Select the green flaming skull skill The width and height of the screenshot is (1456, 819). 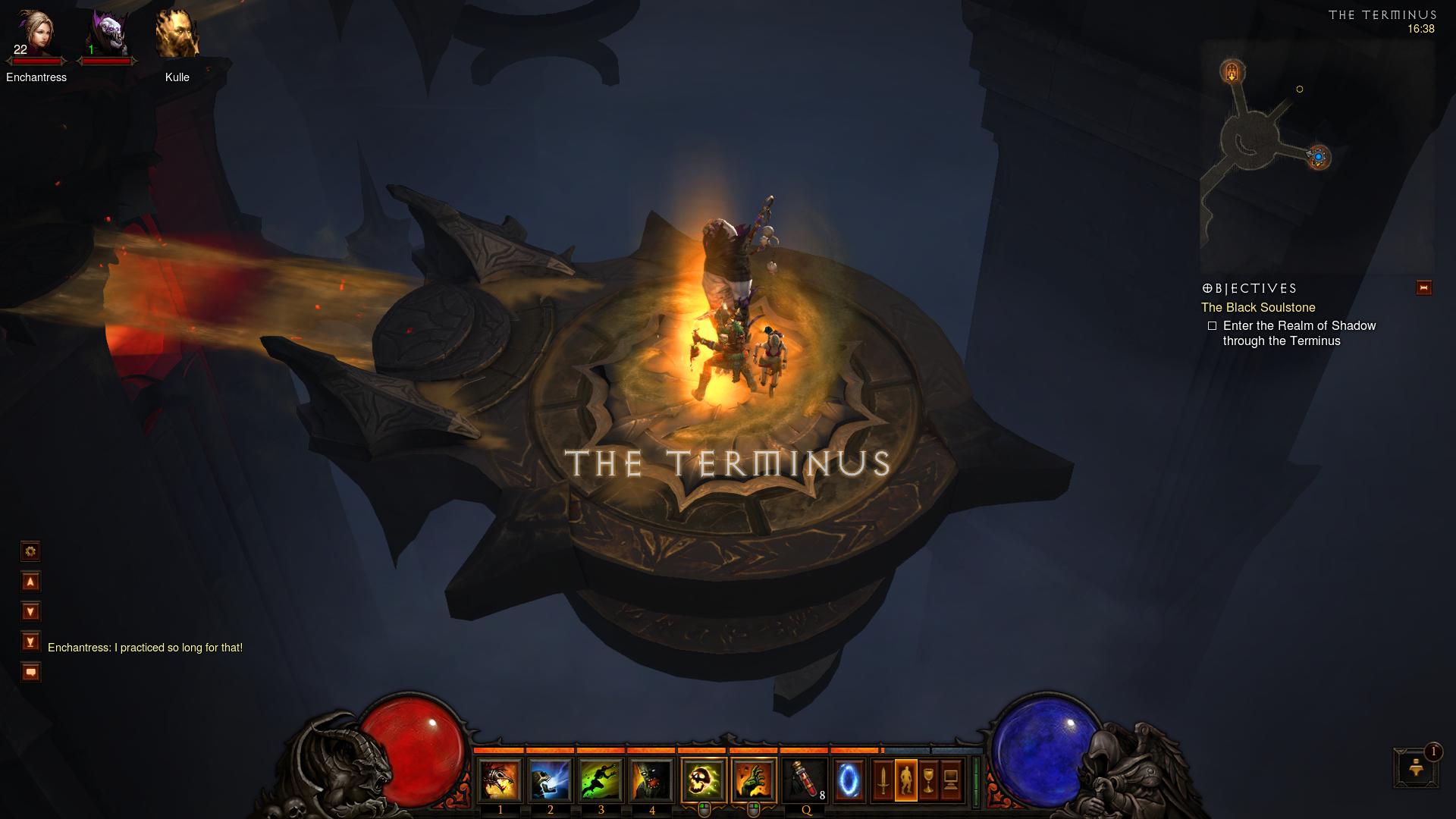click(x=703, y=780)
